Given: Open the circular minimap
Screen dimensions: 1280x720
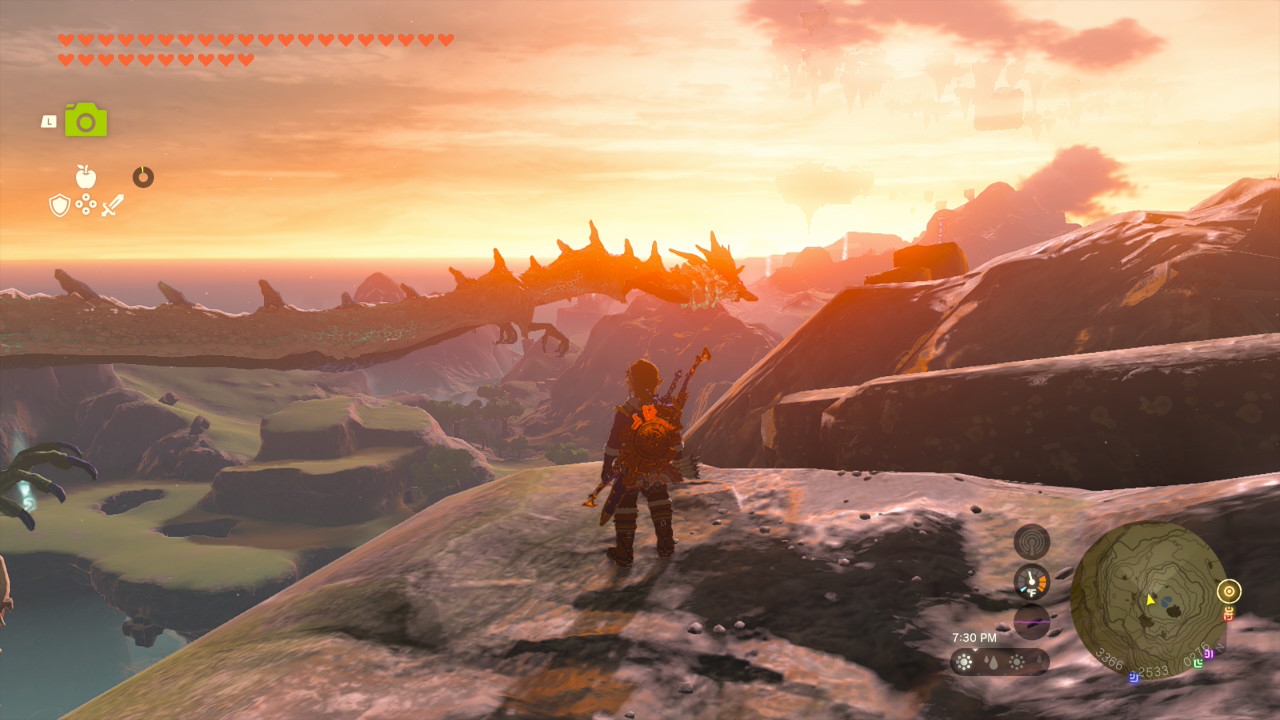Looking at the screenshot, I should coord(1149,600).
